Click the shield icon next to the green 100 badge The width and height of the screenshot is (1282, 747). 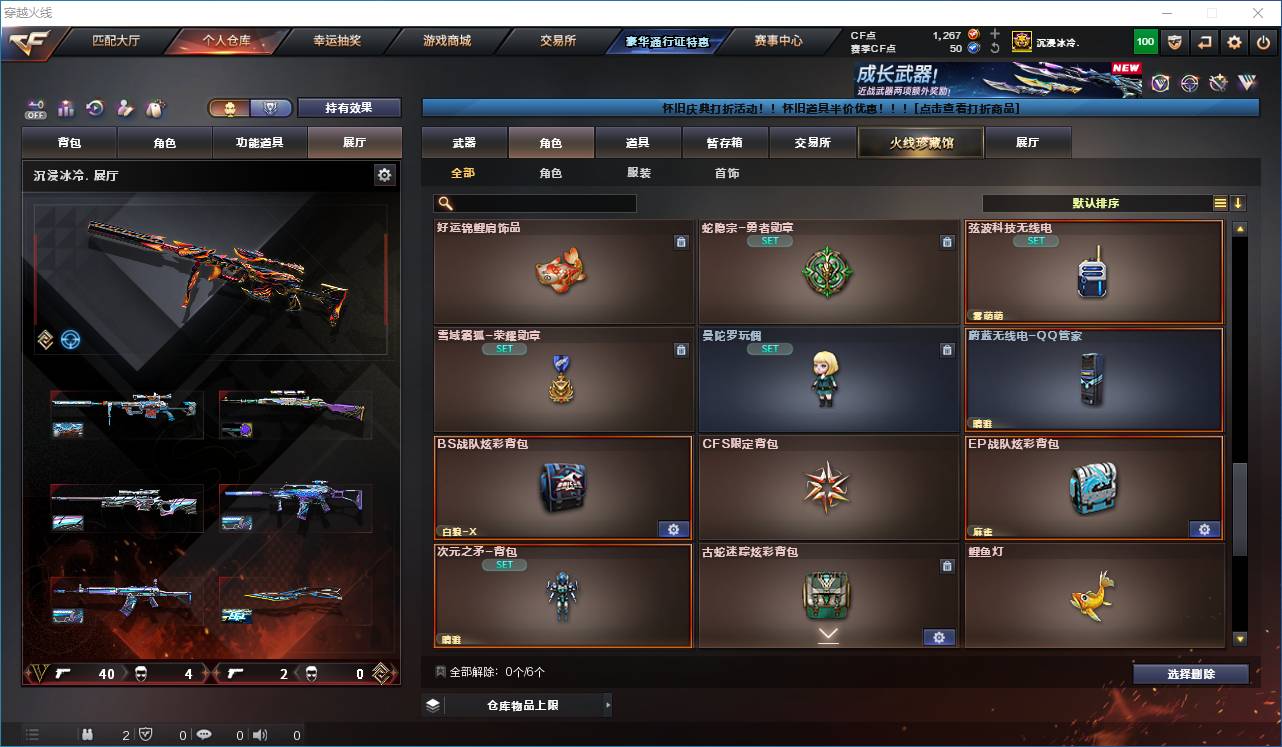pos(1175,41)
